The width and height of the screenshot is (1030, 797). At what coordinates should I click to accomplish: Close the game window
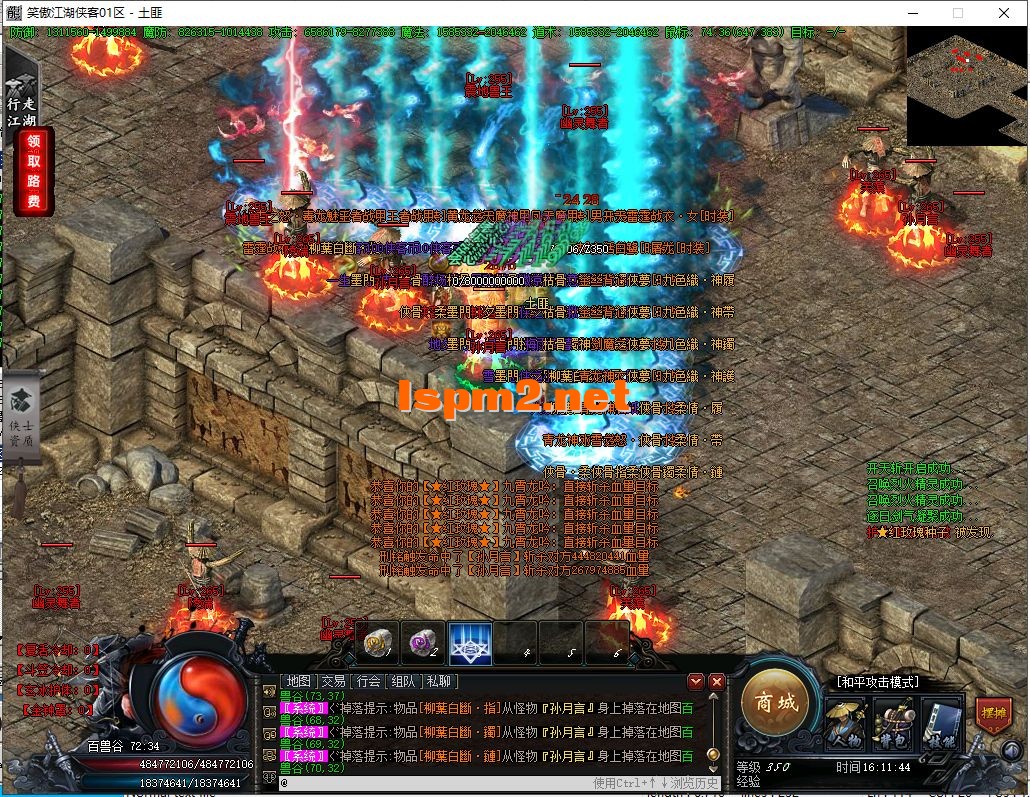coord(1003,13)
